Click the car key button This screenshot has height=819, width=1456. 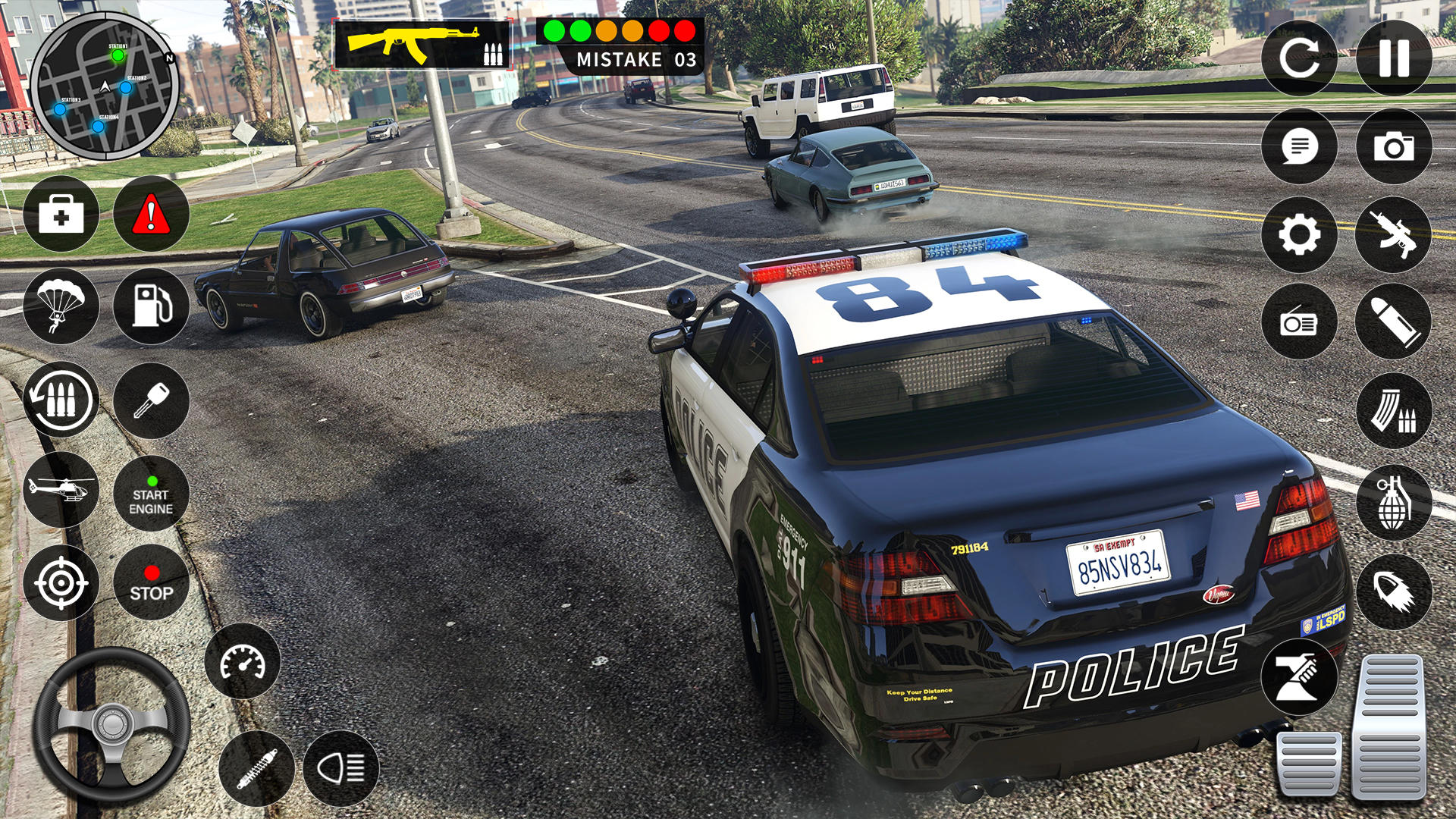tap(151, 400)
